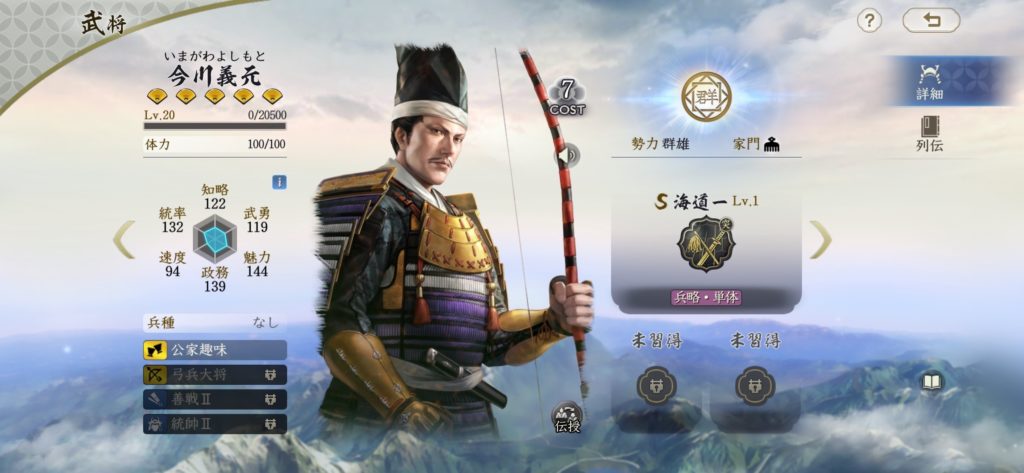This screenshot has width=1024, height=473.
Task: Select the 公家趣味 trait row
Action: click(215, 349)
